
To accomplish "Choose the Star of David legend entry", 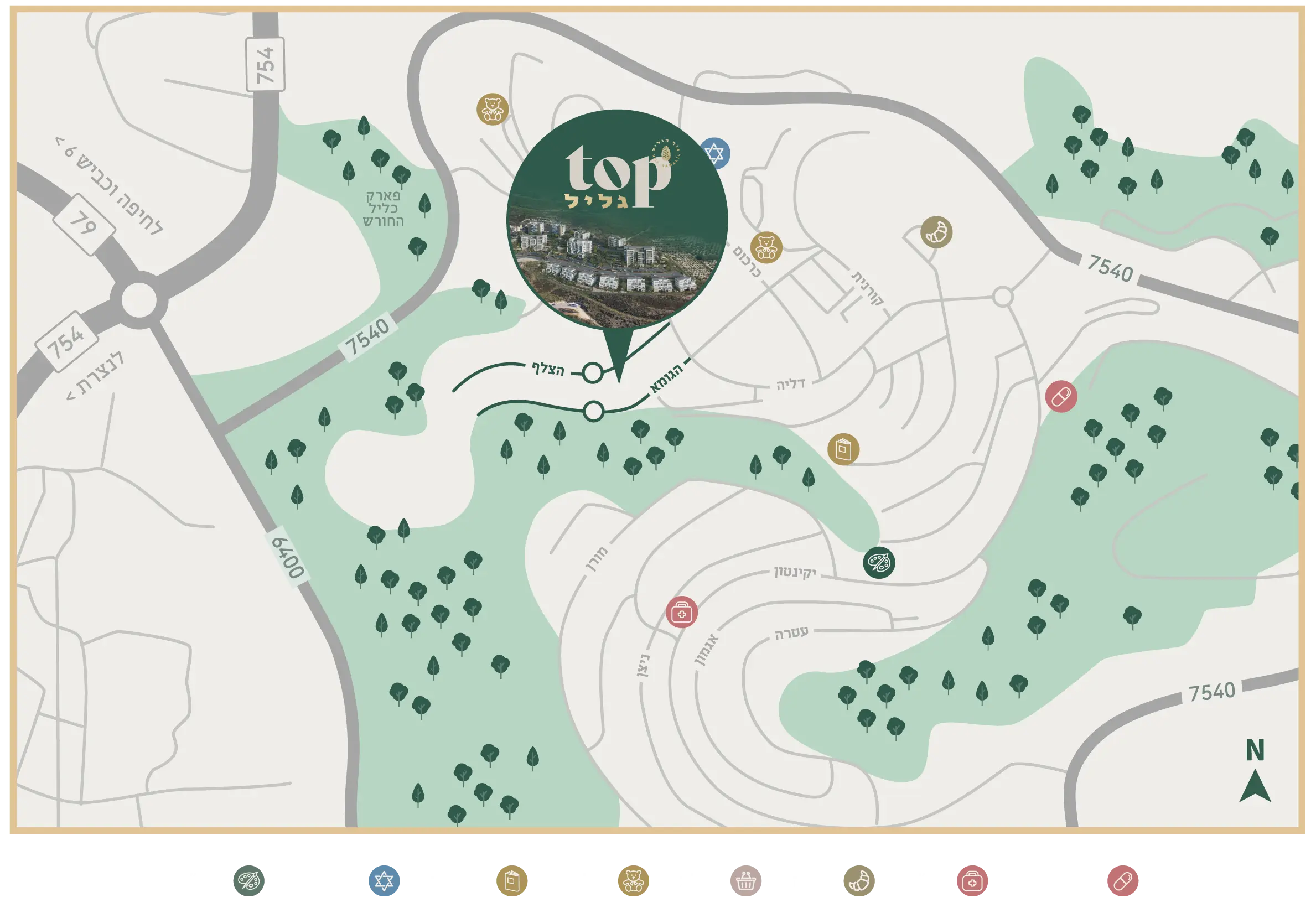I will click(x=384, y=881).
